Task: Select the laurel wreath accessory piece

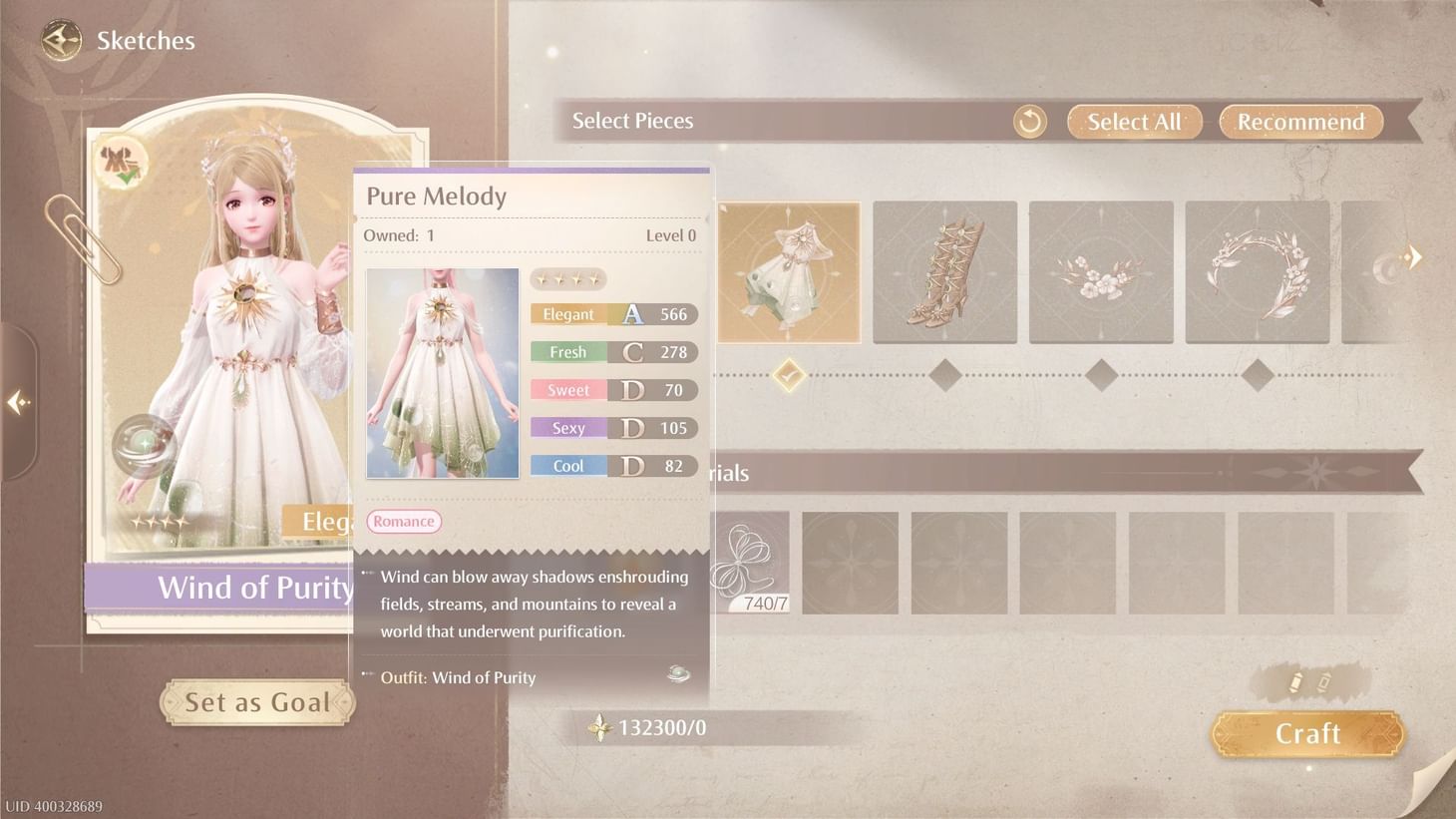Action: 1256,271
